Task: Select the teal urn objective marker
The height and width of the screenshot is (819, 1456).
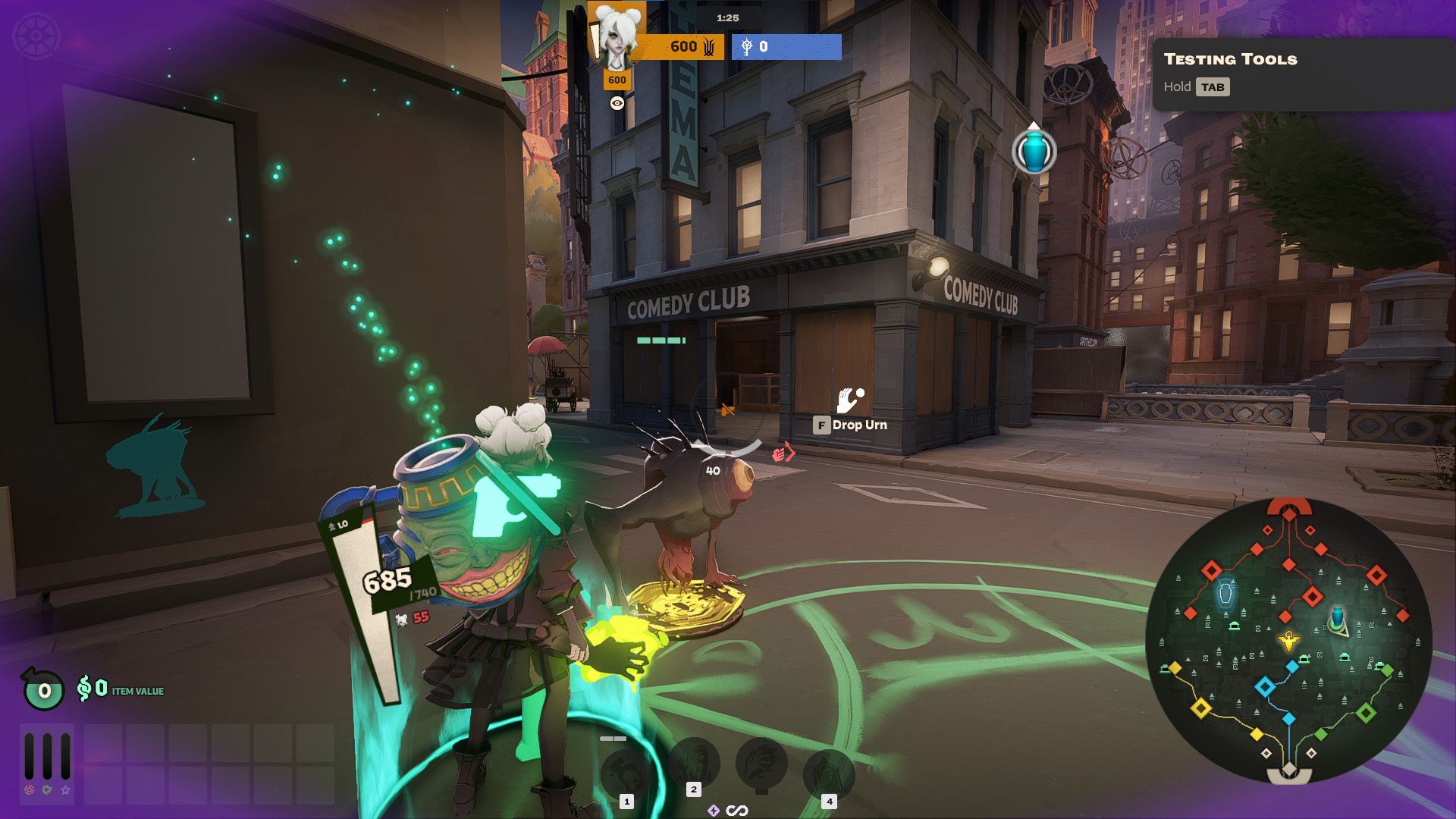Action: (1034, 151)
